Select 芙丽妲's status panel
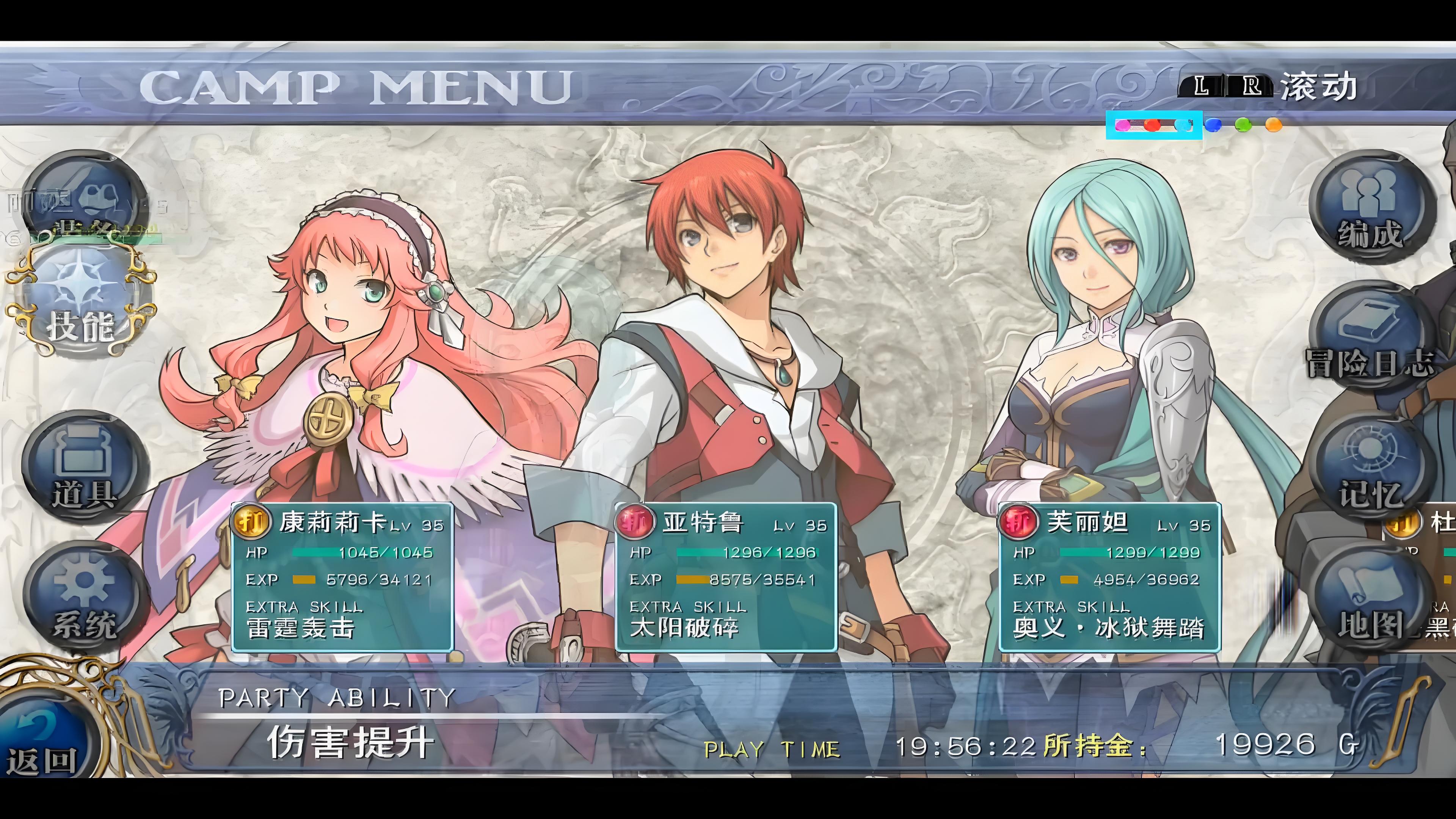The height and width of the screenshot is (819, 1456). pos(1109,576)
